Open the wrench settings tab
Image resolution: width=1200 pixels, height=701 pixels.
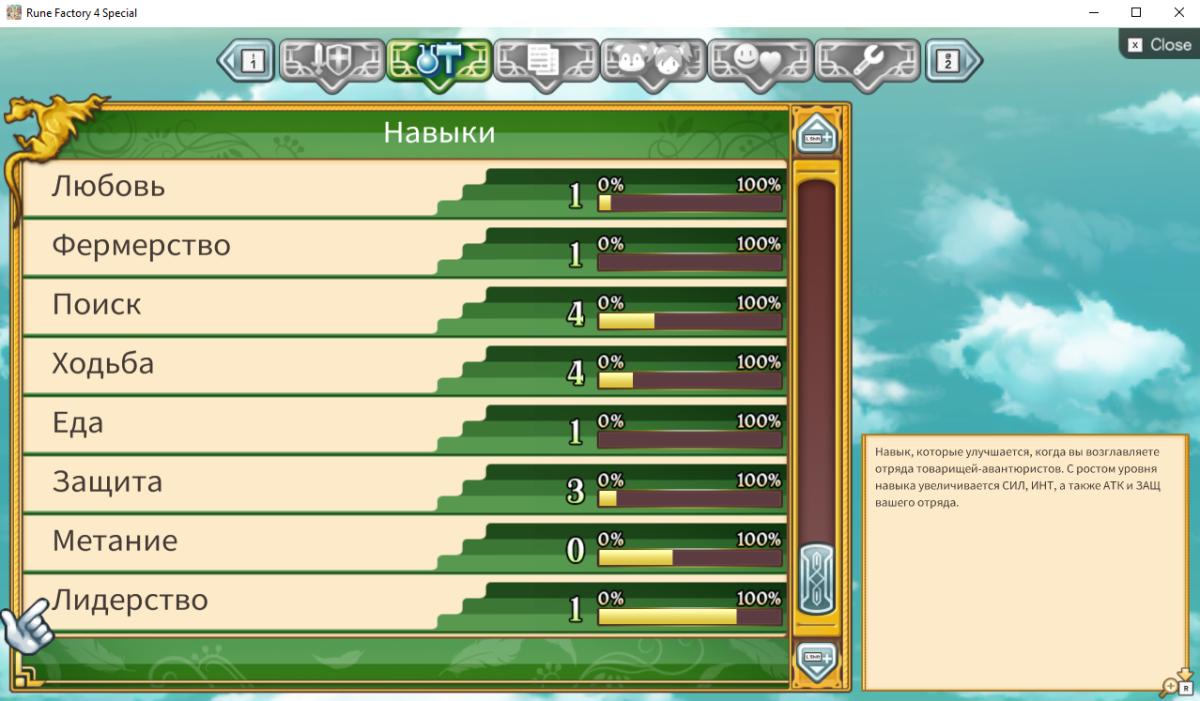pyautogui.click(x=867, y=62)
